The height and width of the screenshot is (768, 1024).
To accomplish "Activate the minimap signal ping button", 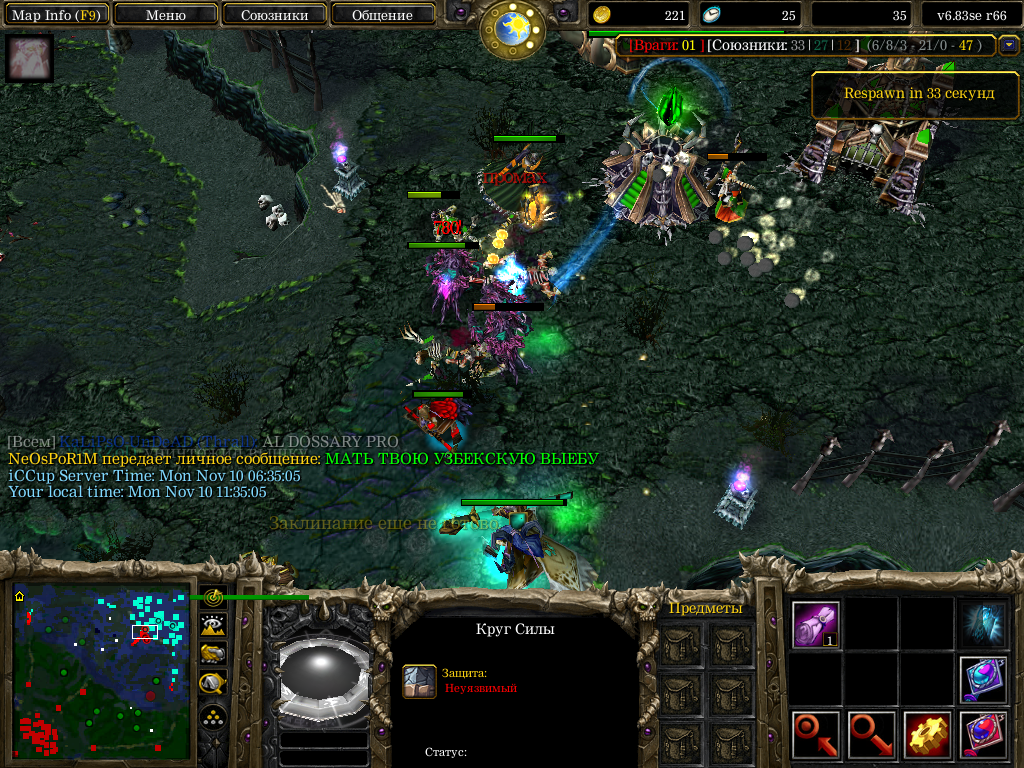I will pos(212,598).
